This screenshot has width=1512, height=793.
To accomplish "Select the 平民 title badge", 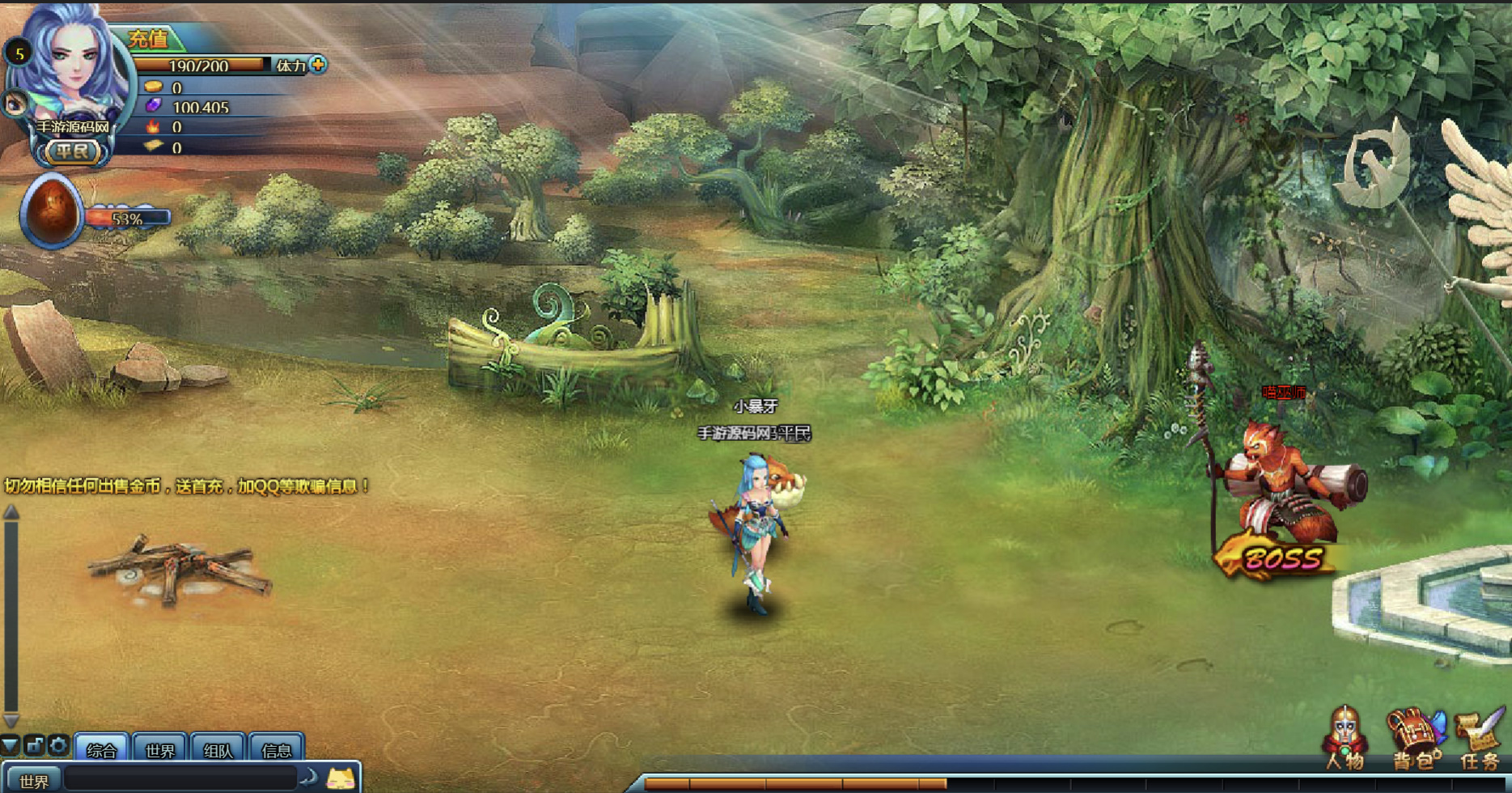I will click(x=72, y=151).
